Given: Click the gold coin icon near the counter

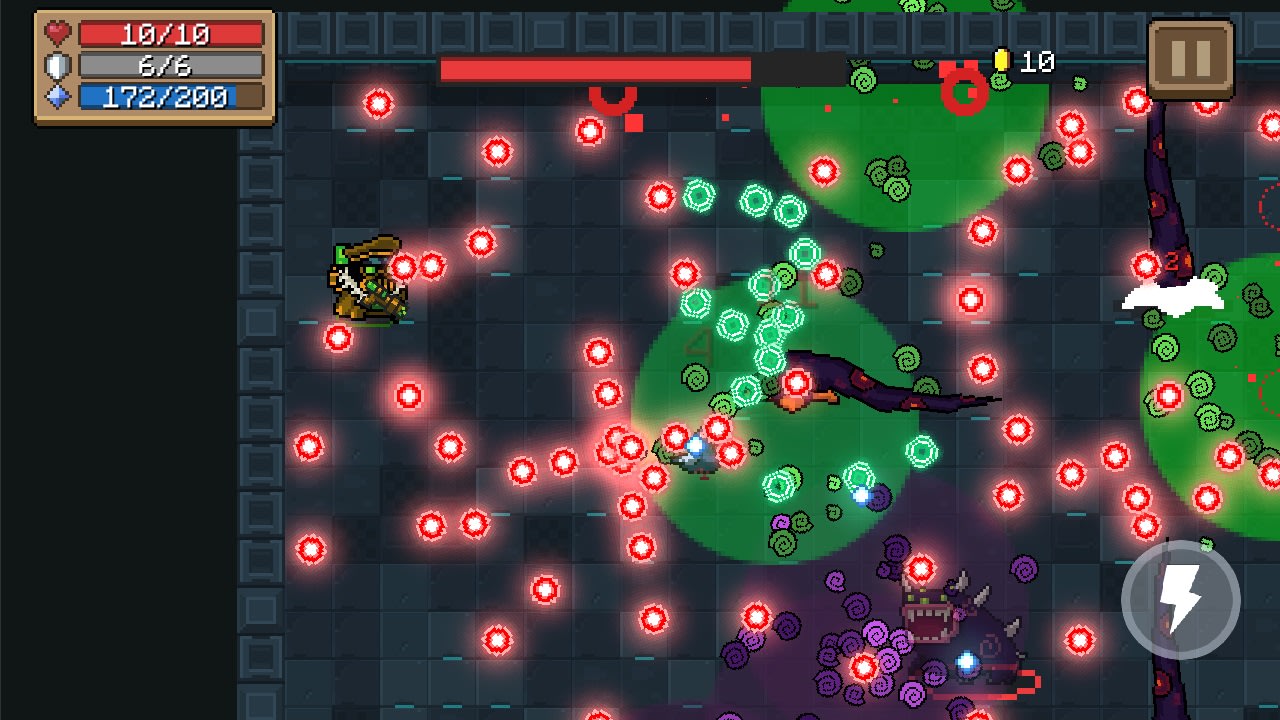Looking at the screenshot, I should tap(1003, 59).
